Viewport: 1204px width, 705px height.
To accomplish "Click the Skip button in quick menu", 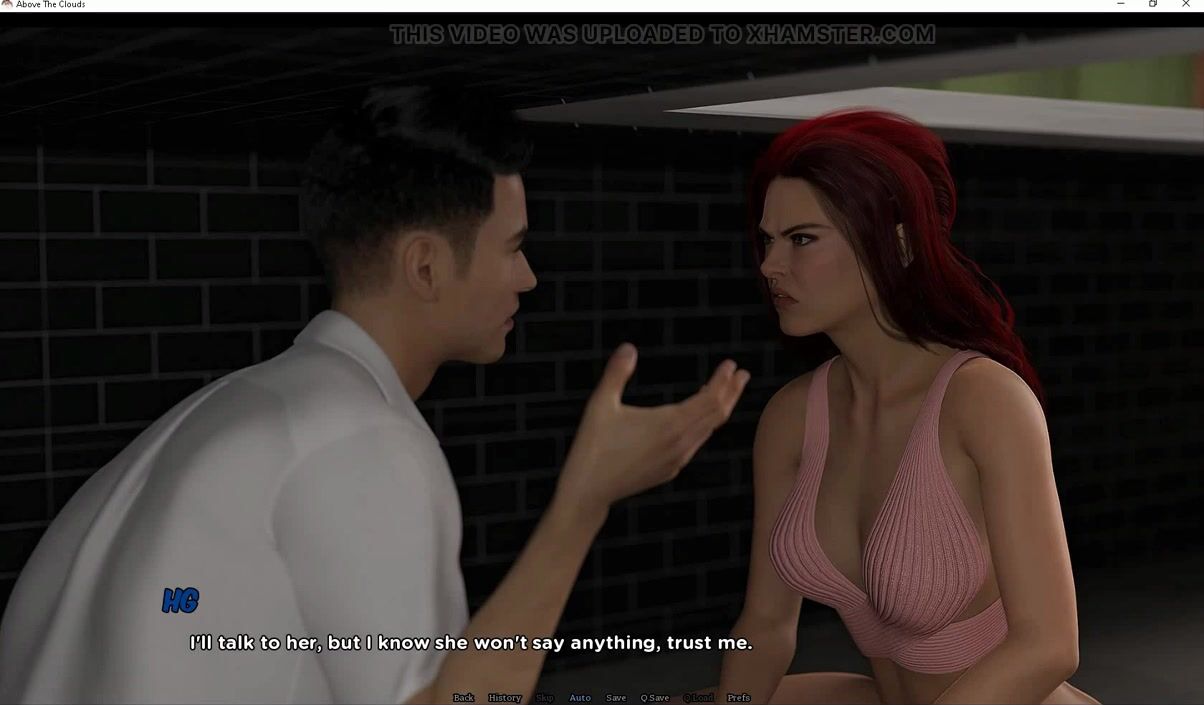I will coord(544,698).
